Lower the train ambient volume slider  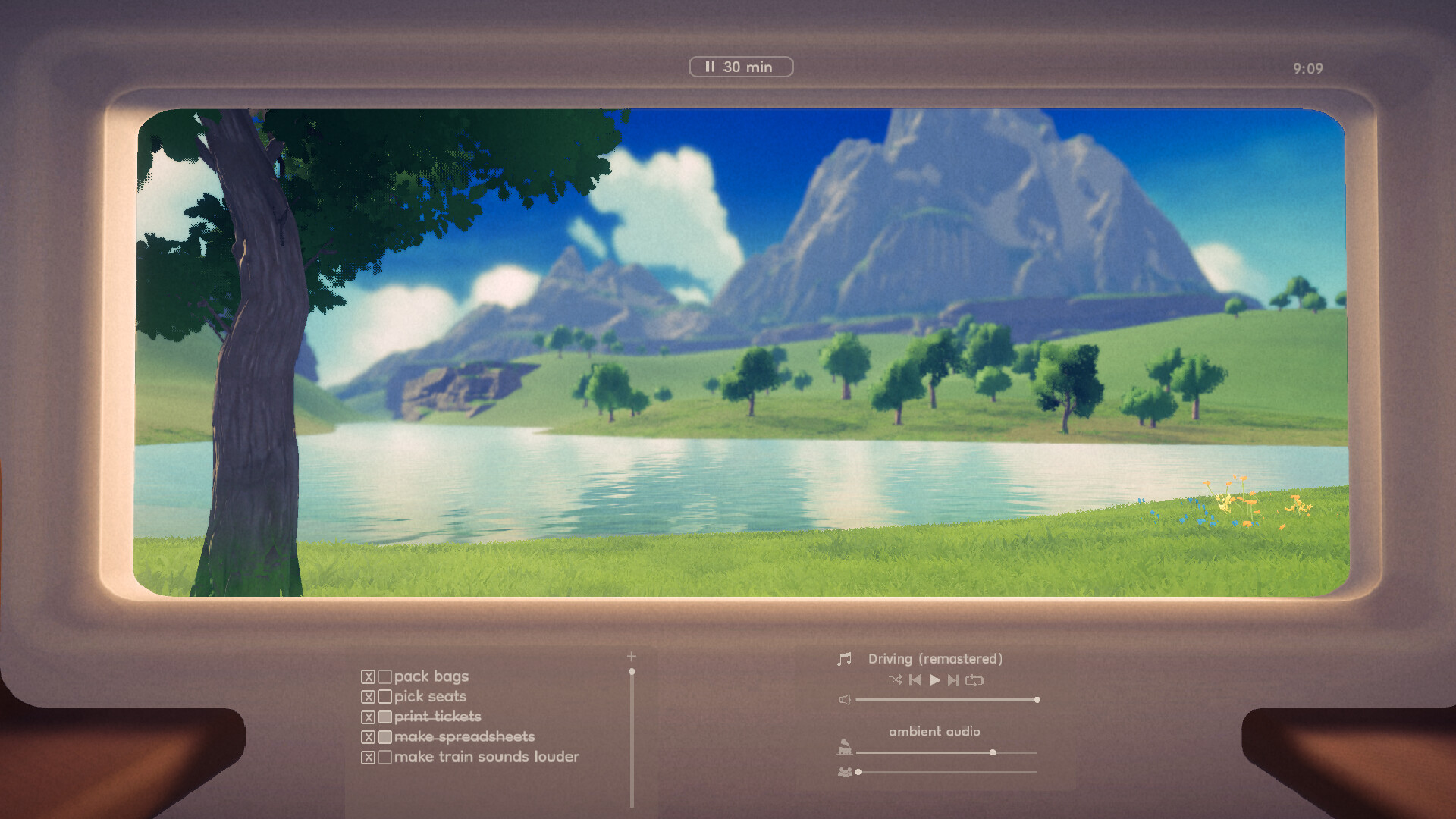[993, 752]
